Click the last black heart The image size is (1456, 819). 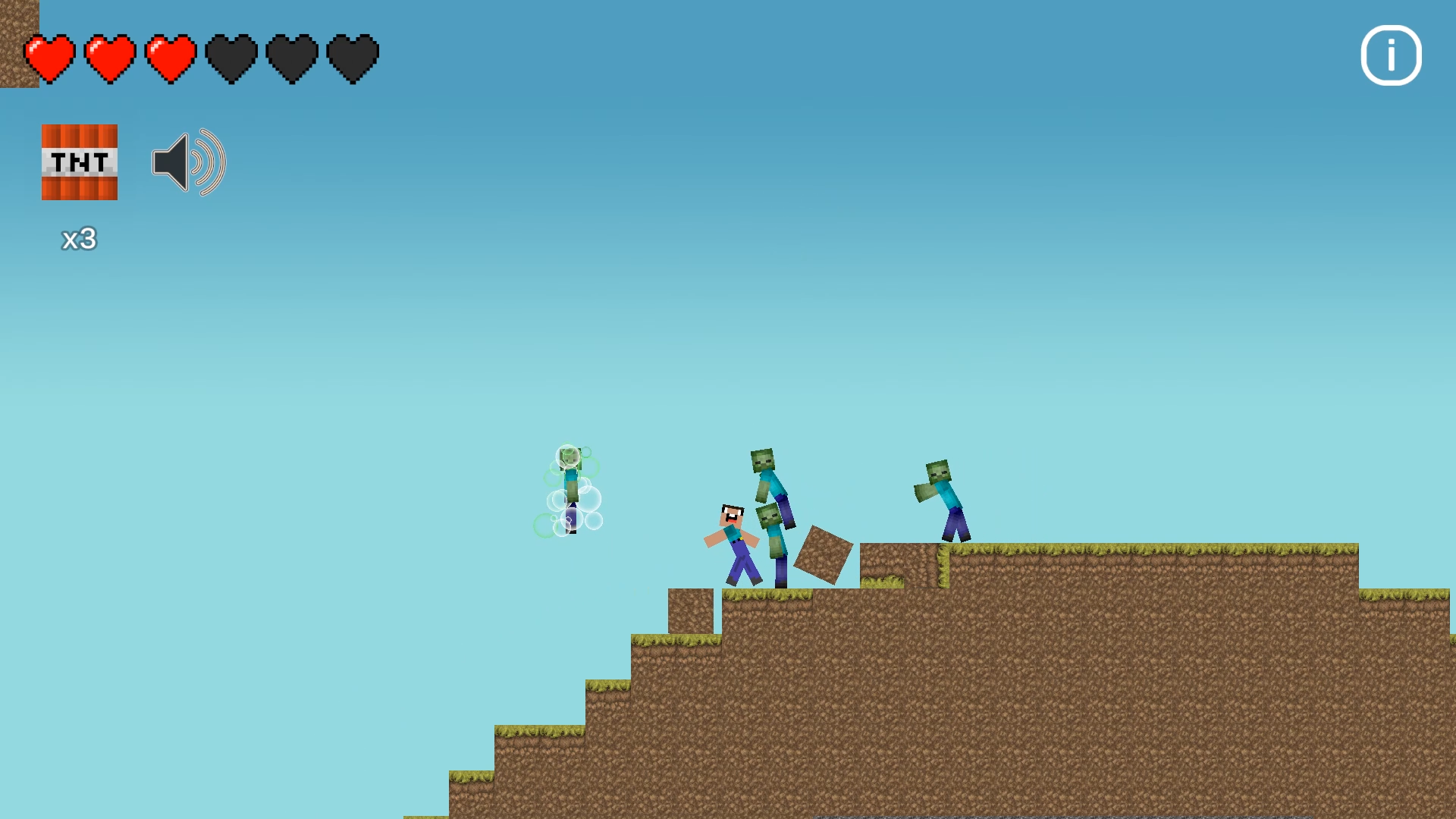(x=352, y=58)
